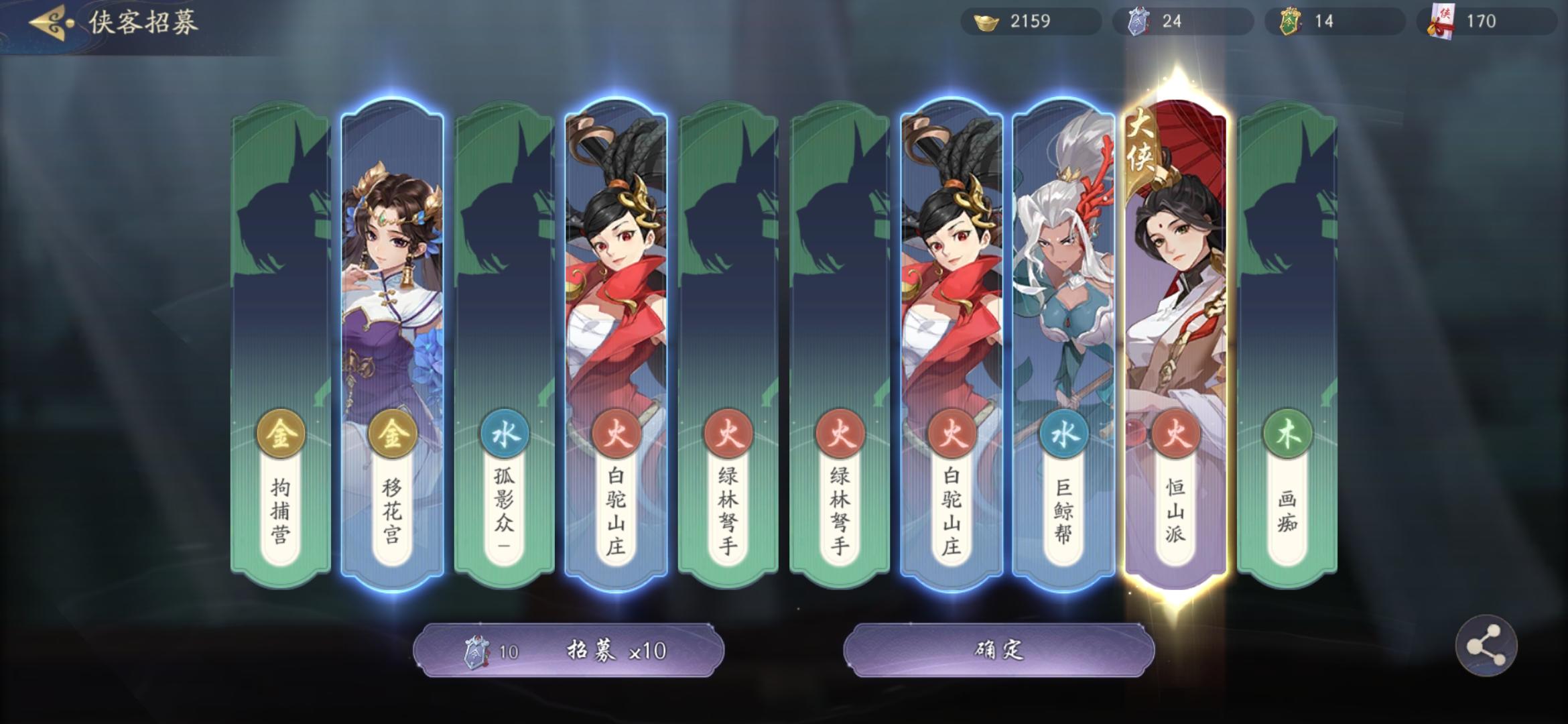Screen dimensions: 1568x724
Task: Click the silver recruit token icon showing 24
Action: tap(1139, 21)
